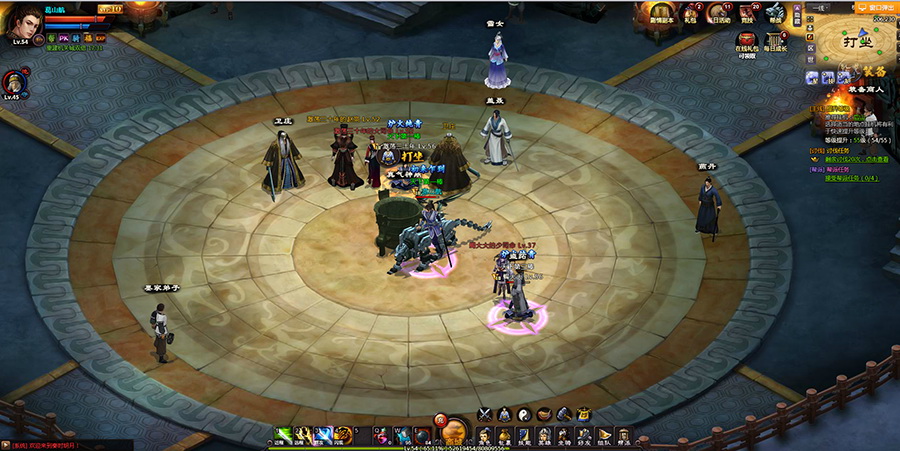This screenshot has height=451, width=900.
Task: Open the 每日成长 daily growth icon
Action: coord(776,42)
